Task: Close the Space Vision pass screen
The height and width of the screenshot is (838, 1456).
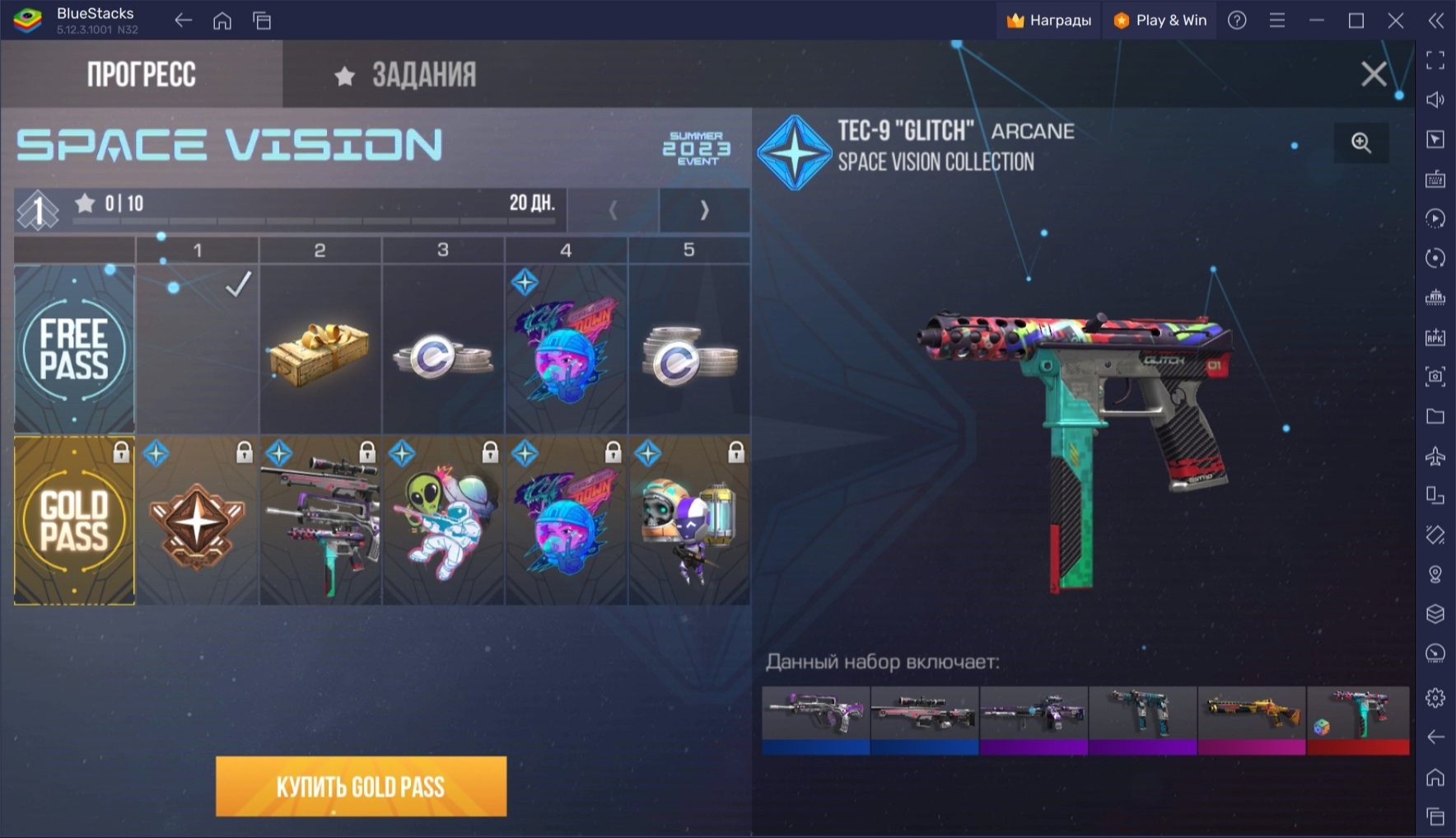Action: (x=1373, y=74)
